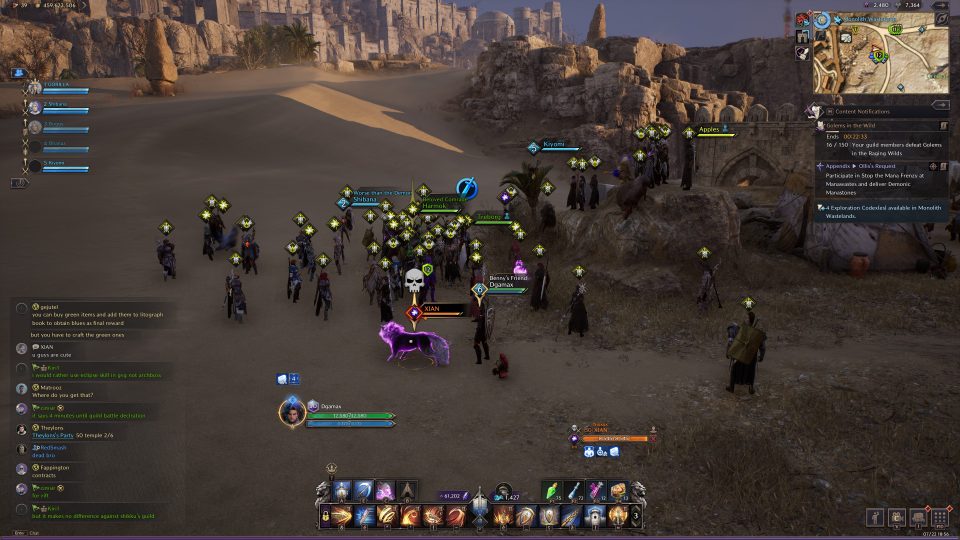This screenshot has height=540, width=960.
Task: Open the character silhouette menu button
Action: [875, 517]
